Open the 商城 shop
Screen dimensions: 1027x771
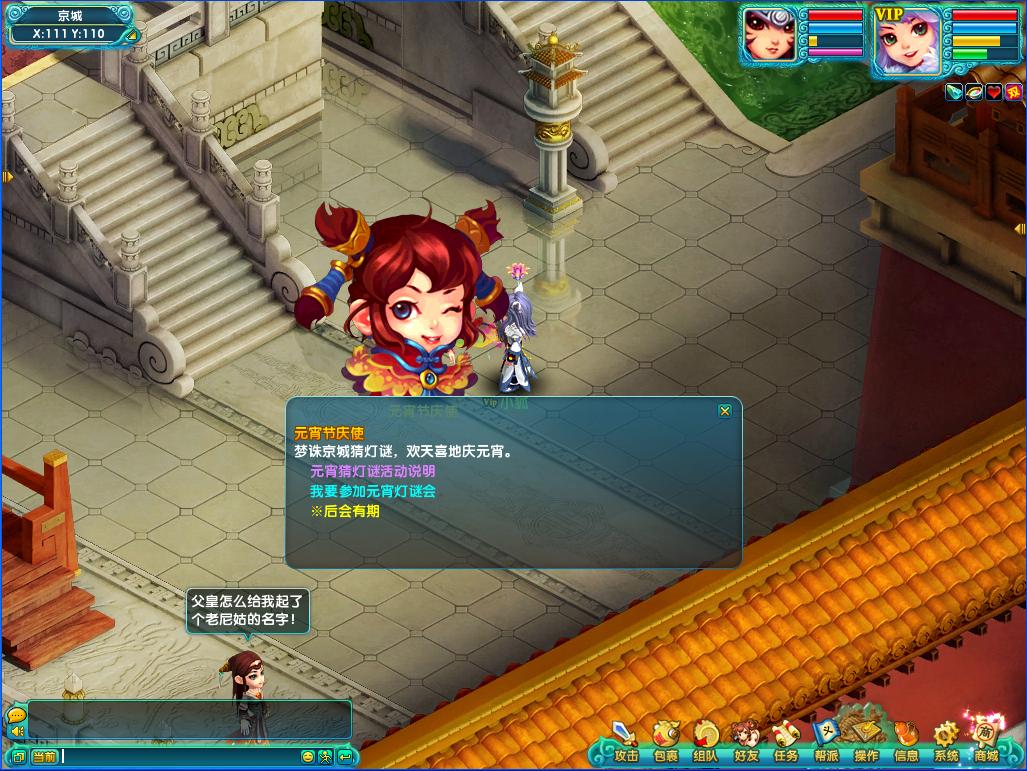tap(986, 742)
